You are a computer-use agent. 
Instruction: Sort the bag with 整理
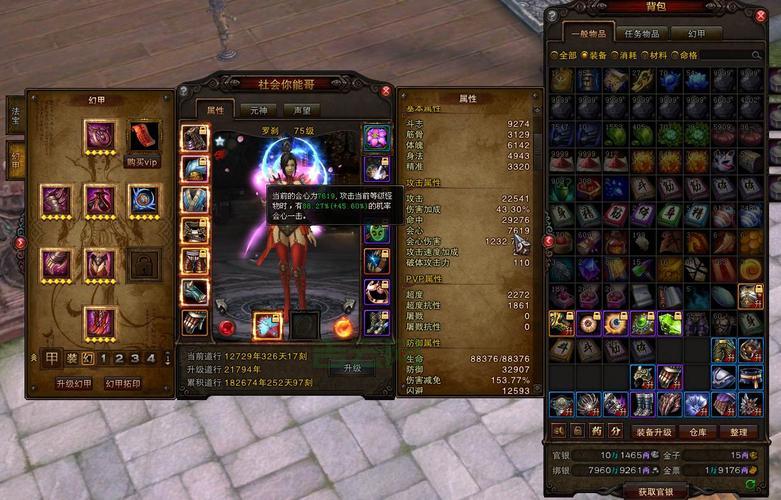click(739, 432)
